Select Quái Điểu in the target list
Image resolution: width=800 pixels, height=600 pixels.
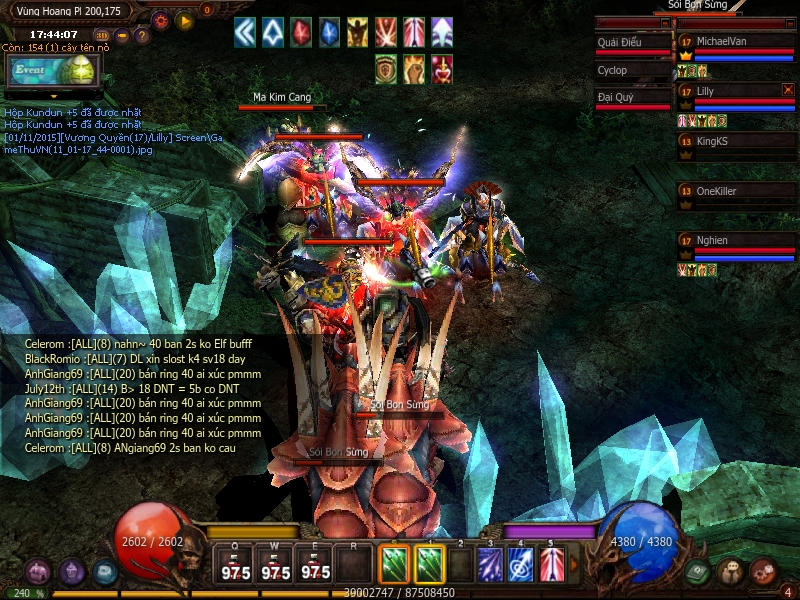633,43
